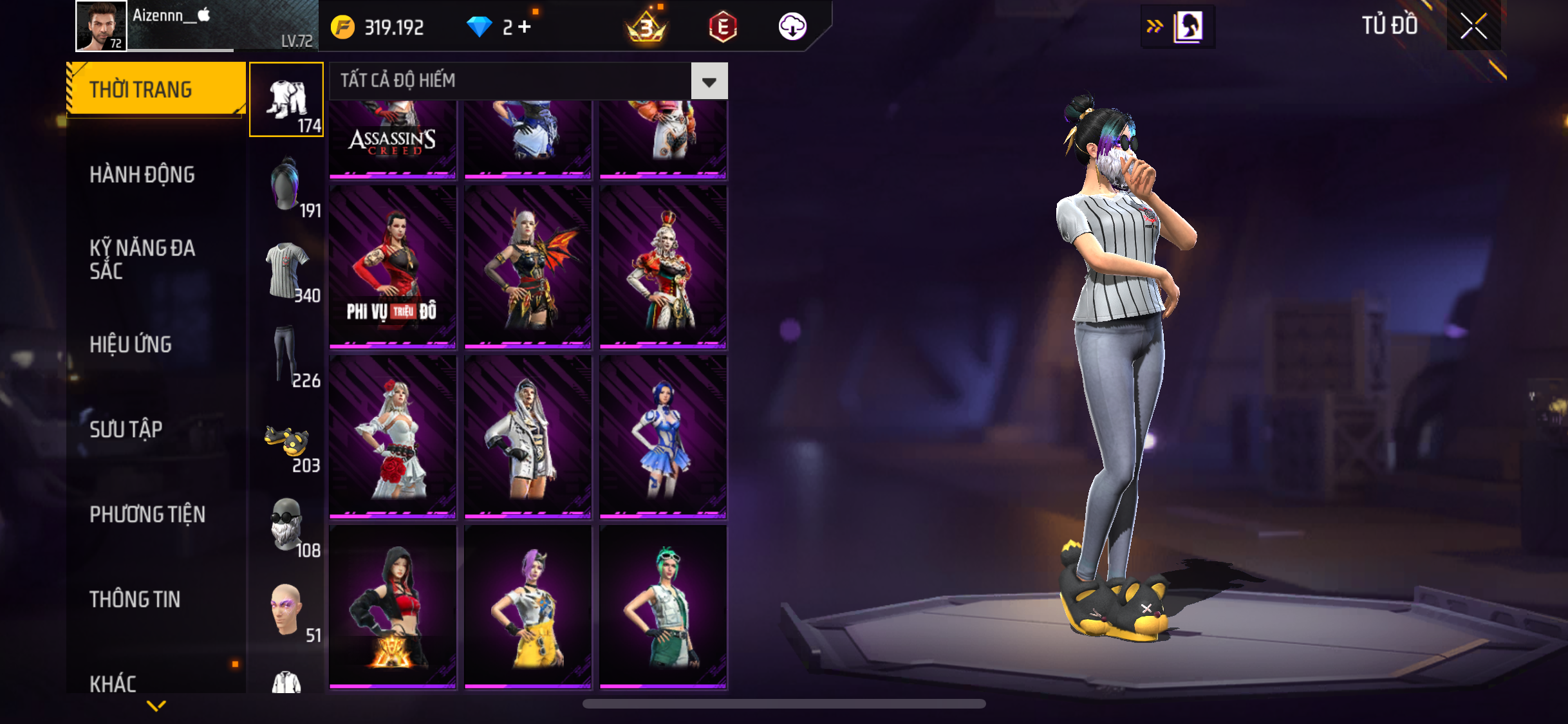Close the wardrobe screen with the X
This screenshot has height=724, width=1568.
[x=1473, y=26]
